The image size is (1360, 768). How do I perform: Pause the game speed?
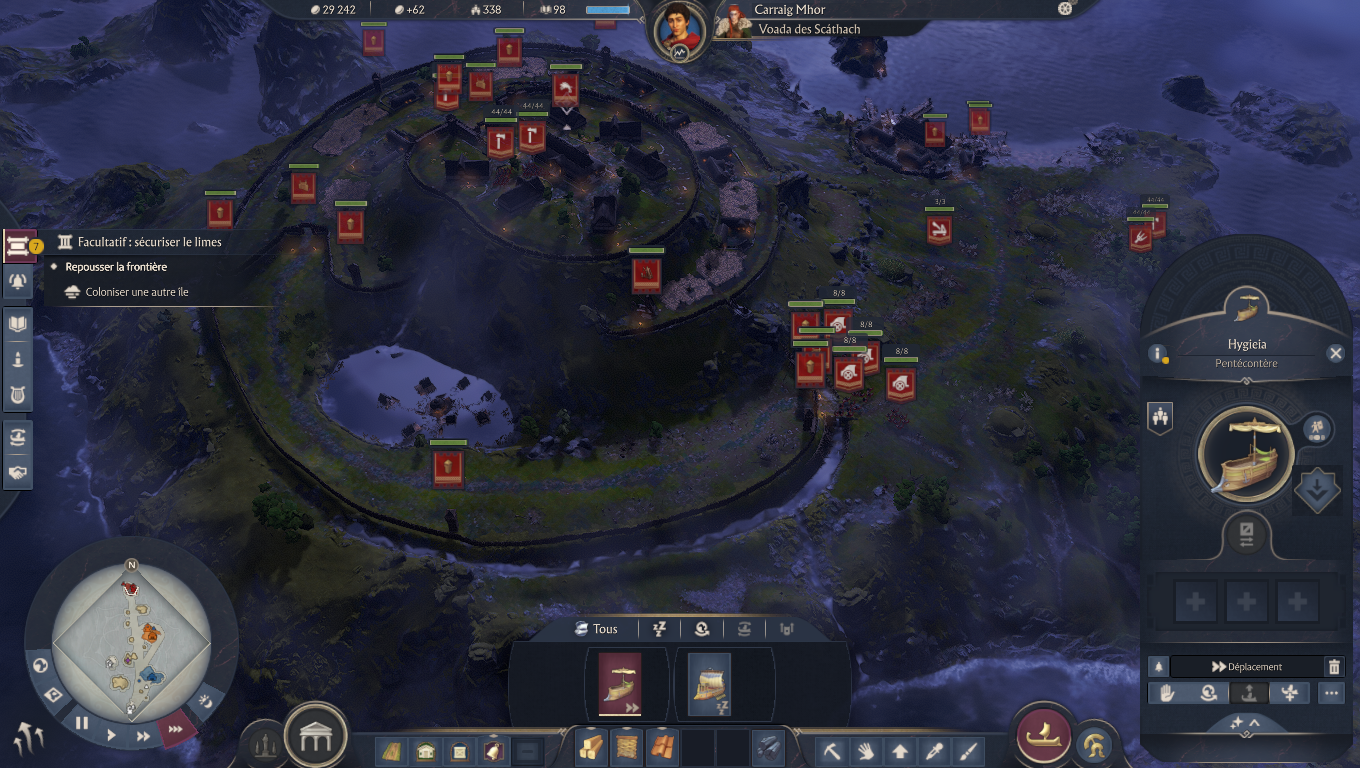[x=82, y=723]
